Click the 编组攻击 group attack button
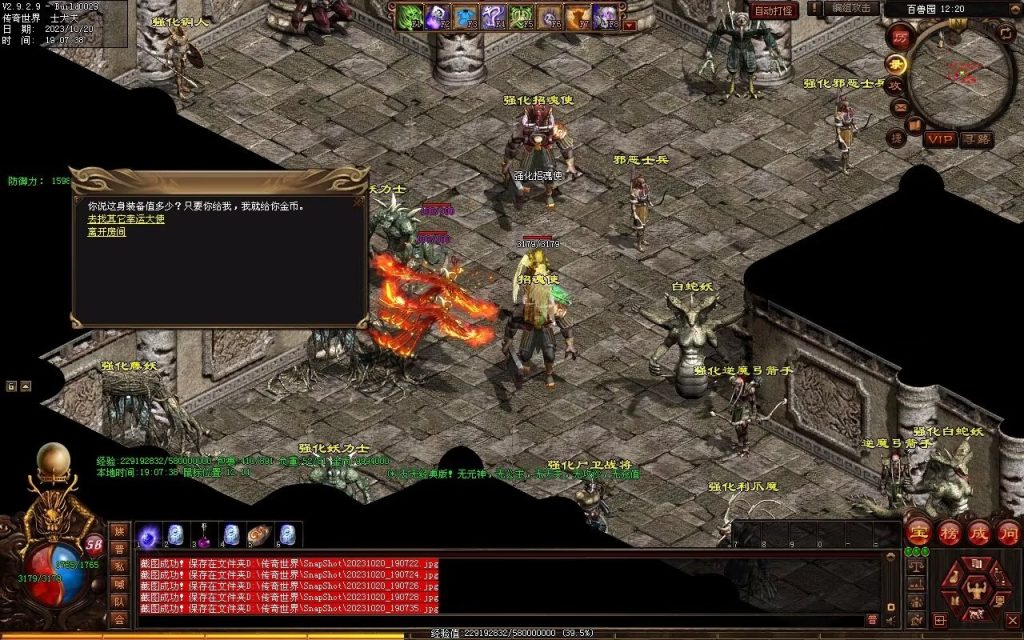 tap(853, 8)
